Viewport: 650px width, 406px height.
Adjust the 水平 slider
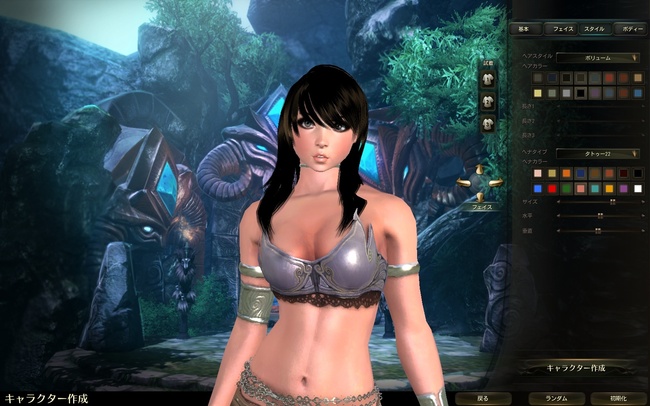(x=598, y=215)
